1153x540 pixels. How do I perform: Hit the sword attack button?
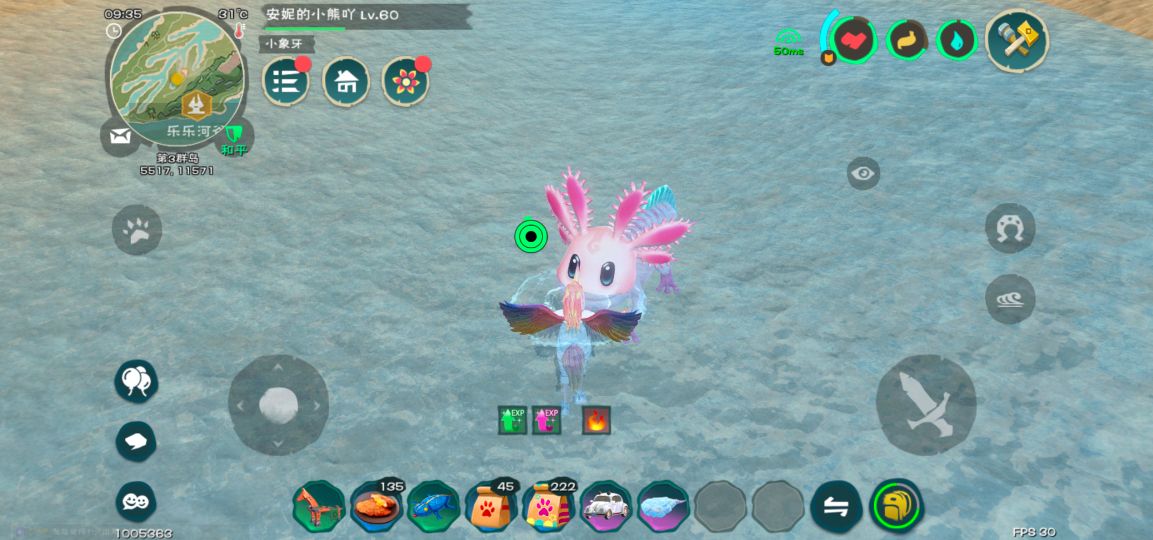pos(926,404)
